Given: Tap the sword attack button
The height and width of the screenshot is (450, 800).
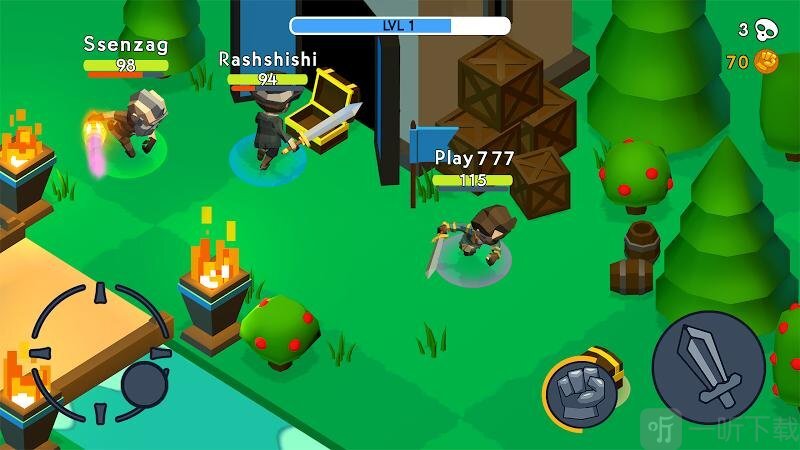Looking at the screenshot, I should click(708, 367).
